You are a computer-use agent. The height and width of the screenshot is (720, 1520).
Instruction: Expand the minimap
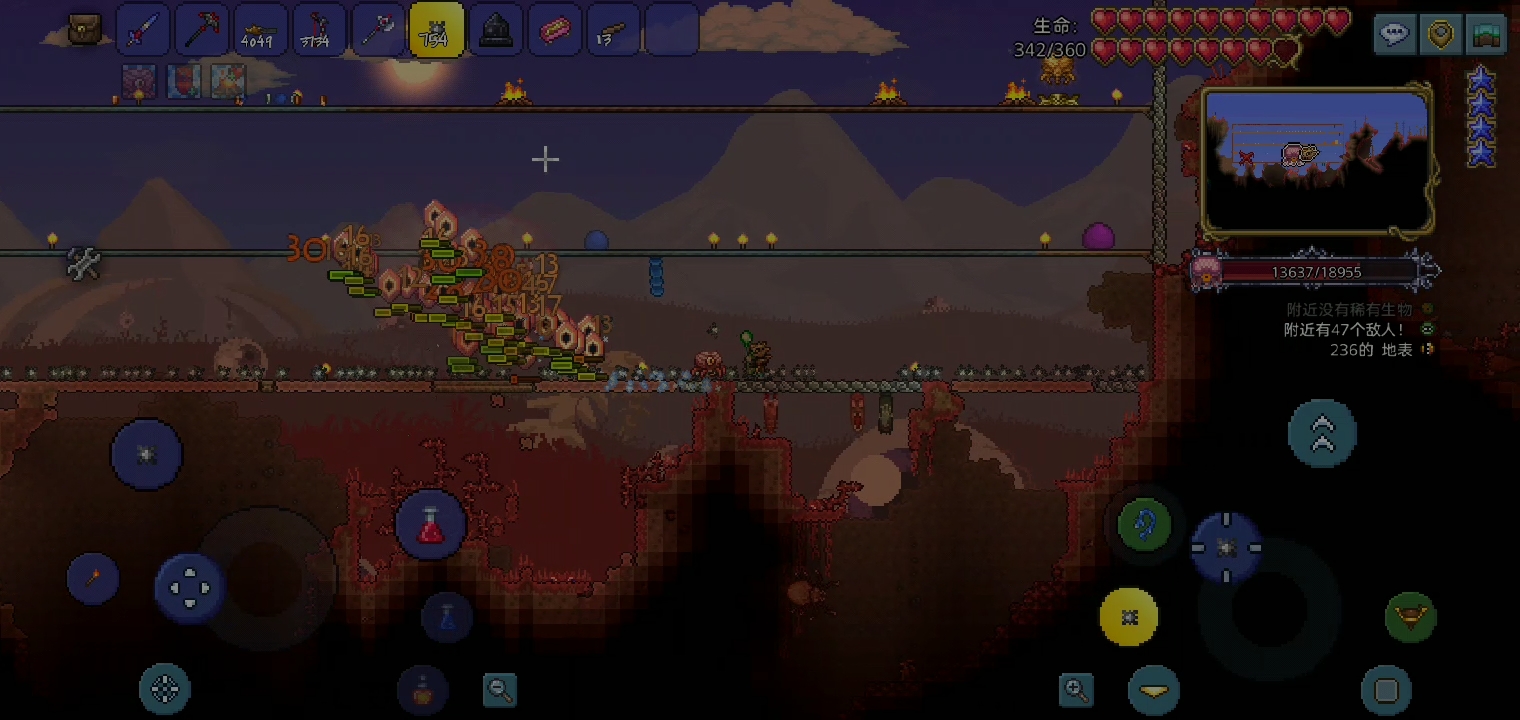1316,160
